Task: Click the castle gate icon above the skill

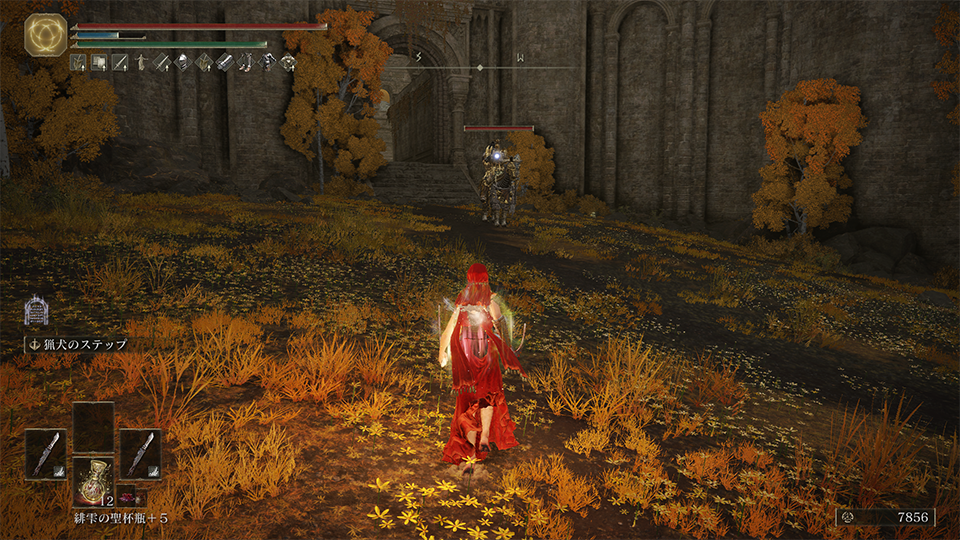Action: [x=37, y=310]
